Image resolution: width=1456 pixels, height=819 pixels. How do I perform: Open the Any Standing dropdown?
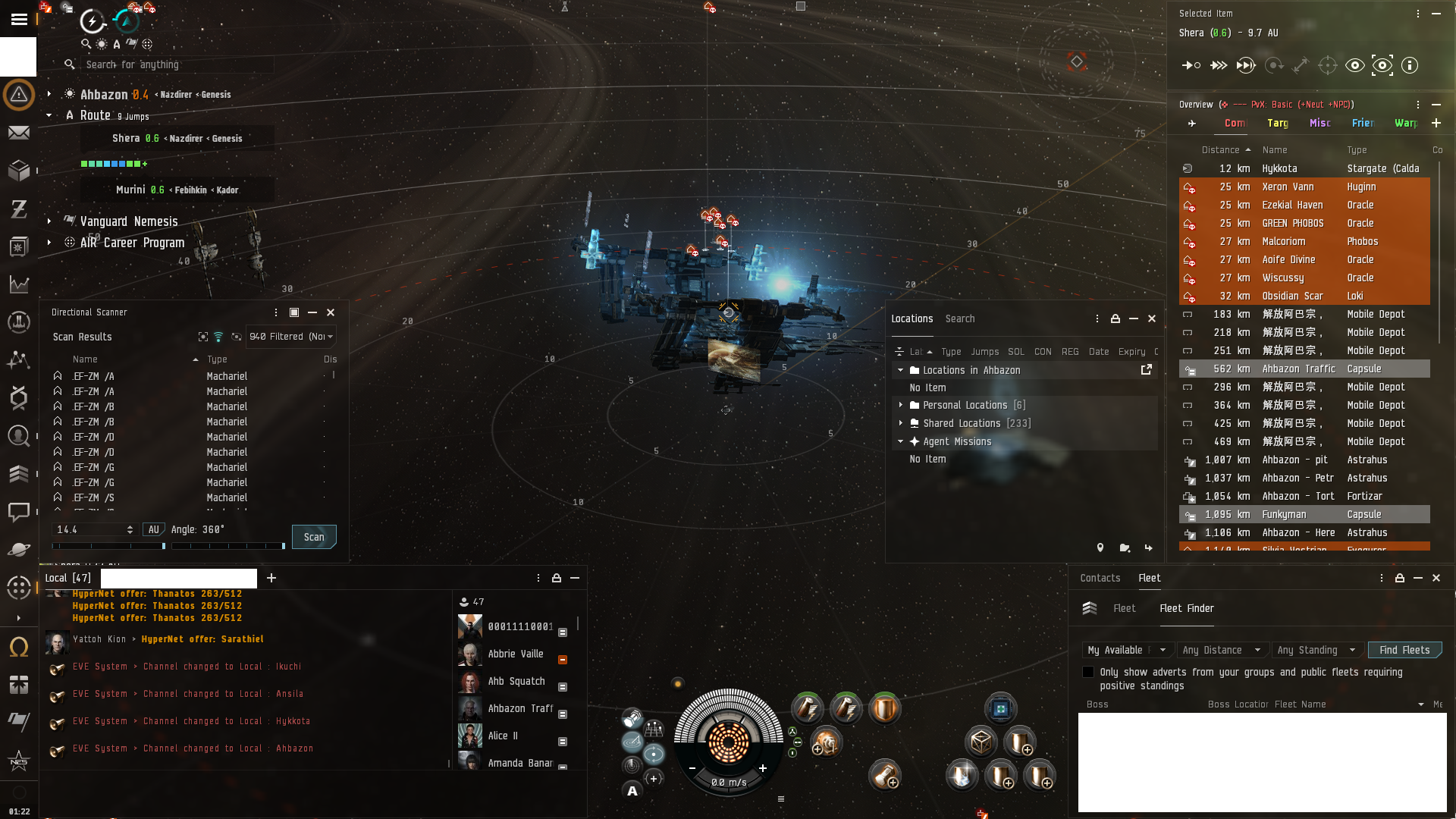coord(1316,650)
